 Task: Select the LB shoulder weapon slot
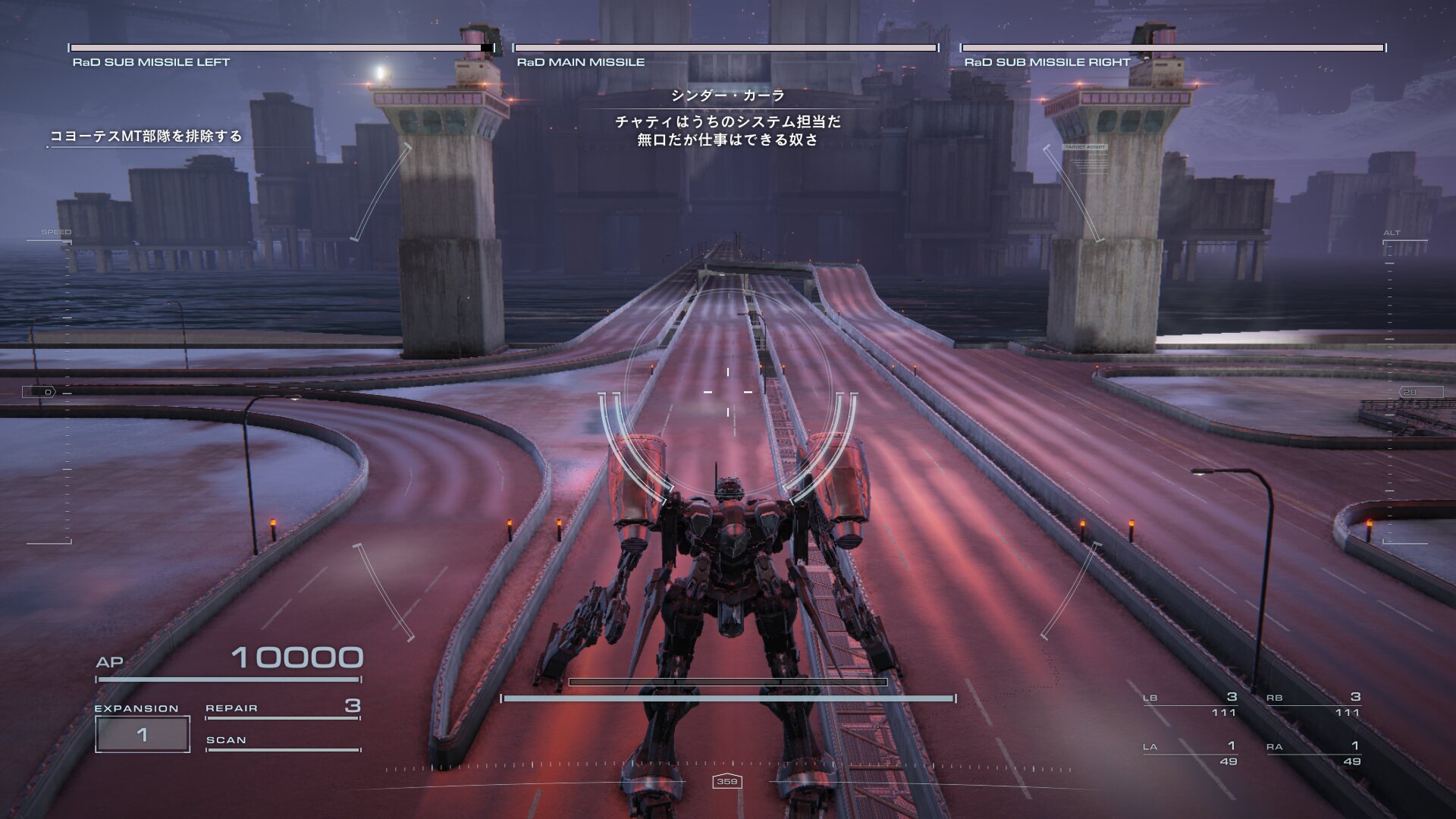click(x=1190, y=704)
